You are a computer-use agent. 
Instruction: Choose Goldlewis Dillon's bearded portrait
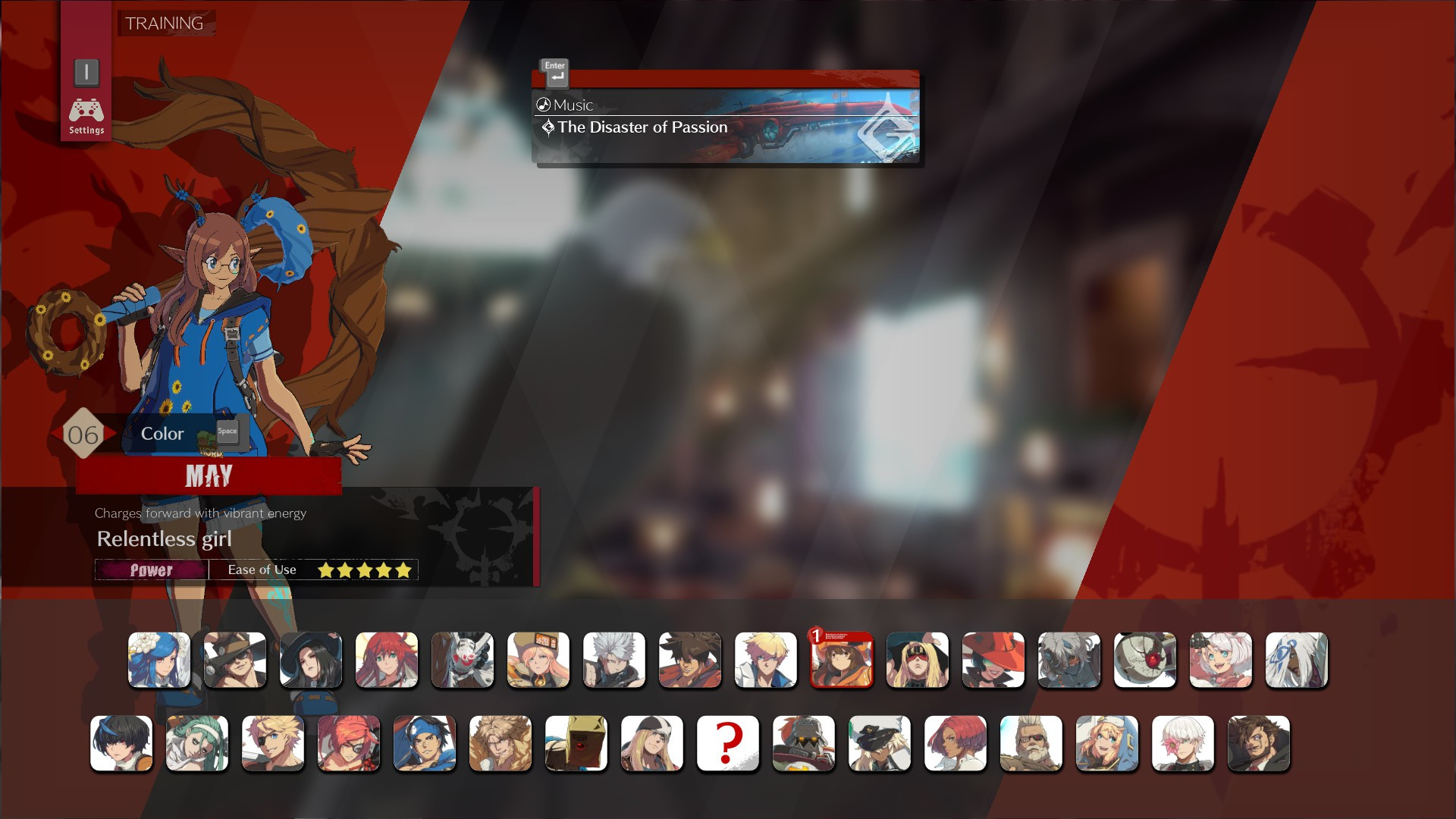[x=1031, y=744]
